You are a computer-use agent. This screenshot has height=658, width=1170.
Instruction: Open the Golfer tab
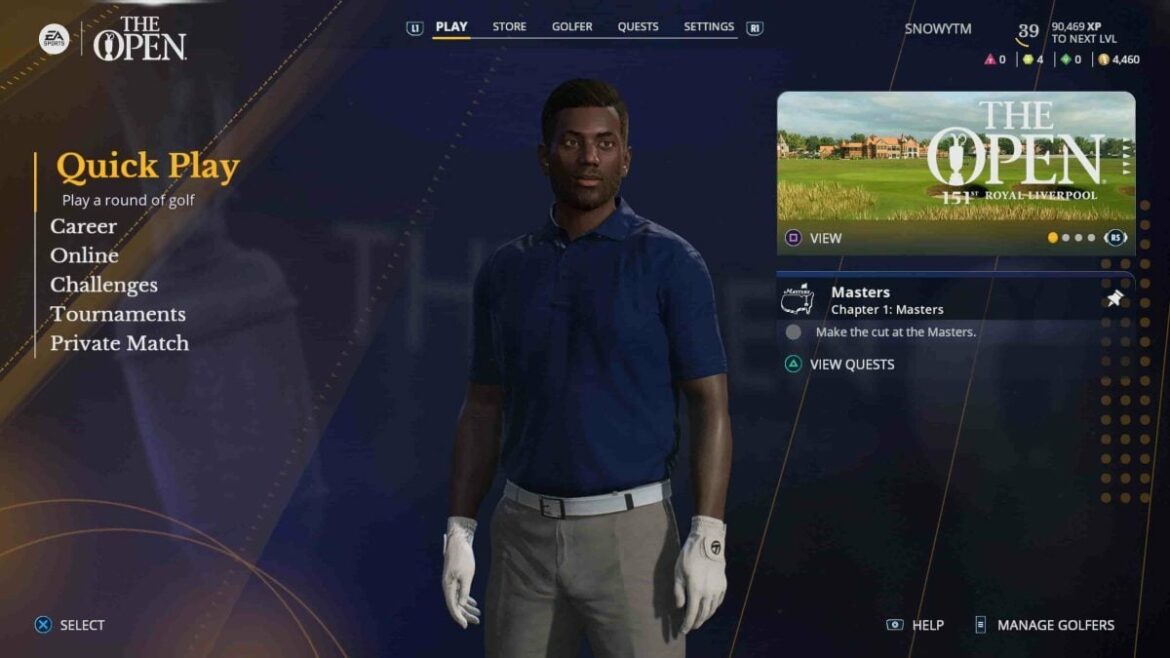coord(572,27)
